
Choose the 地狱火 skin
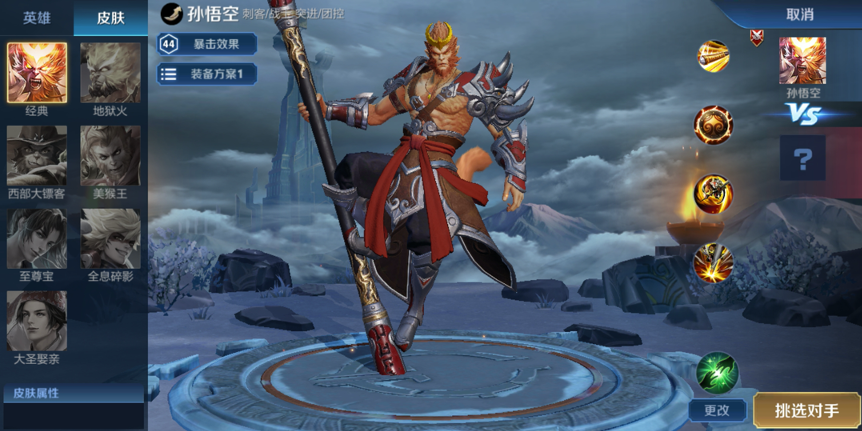[110, 73]
